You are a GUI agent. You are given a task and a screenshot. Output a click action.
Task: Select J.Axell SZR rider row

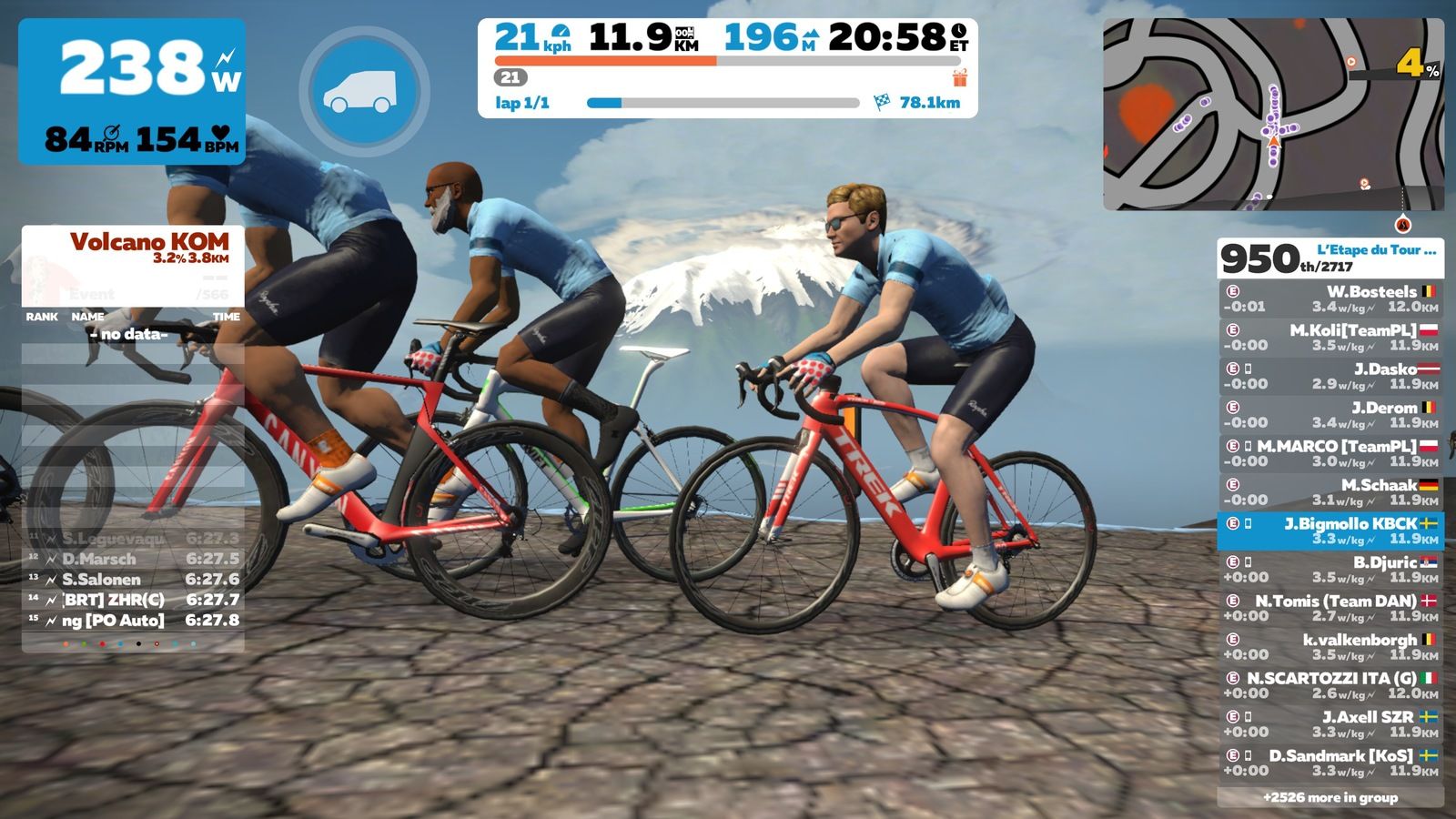[1330, 724]
